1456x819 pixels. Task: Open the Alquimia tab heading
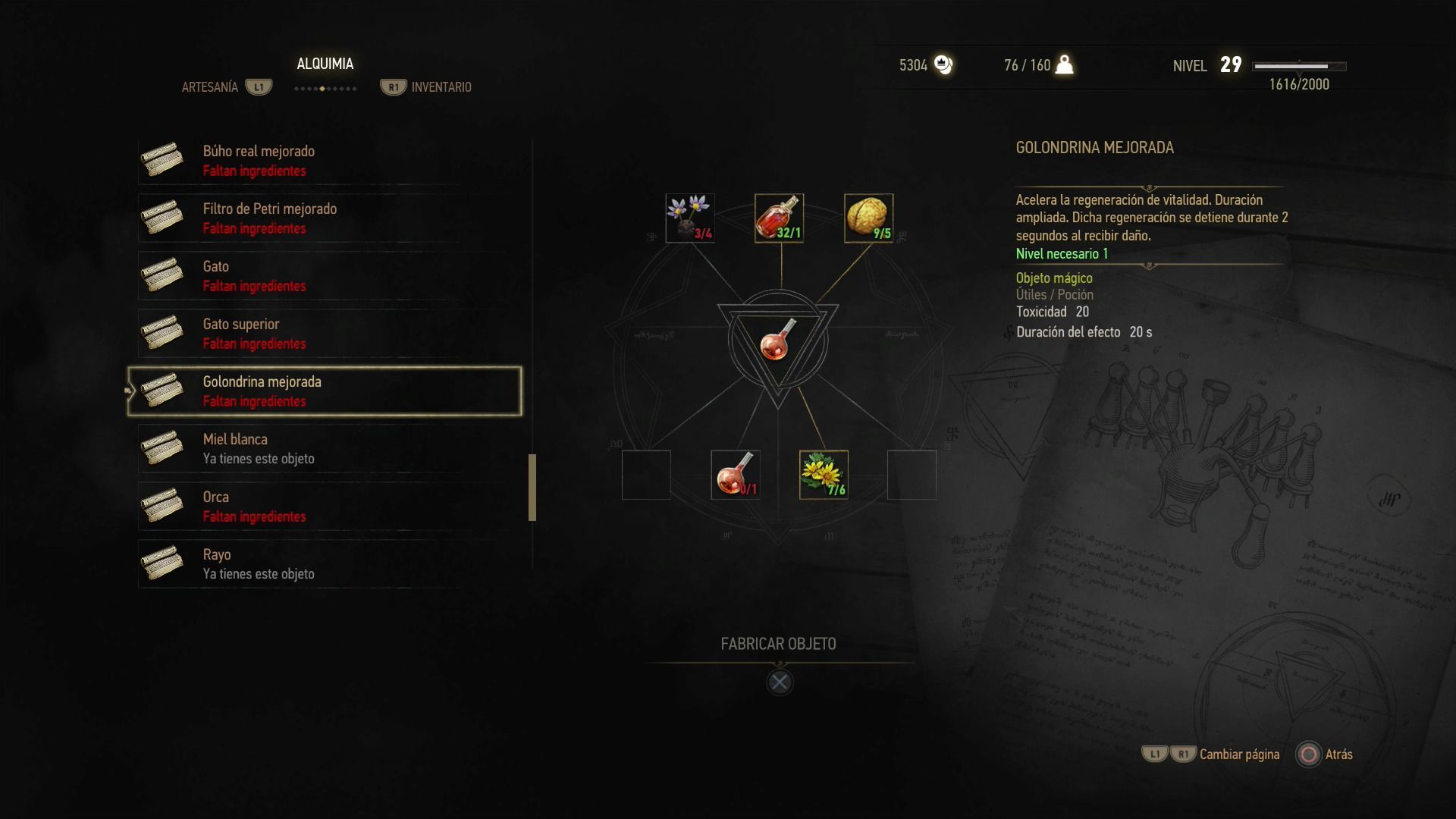pos(325,64)
